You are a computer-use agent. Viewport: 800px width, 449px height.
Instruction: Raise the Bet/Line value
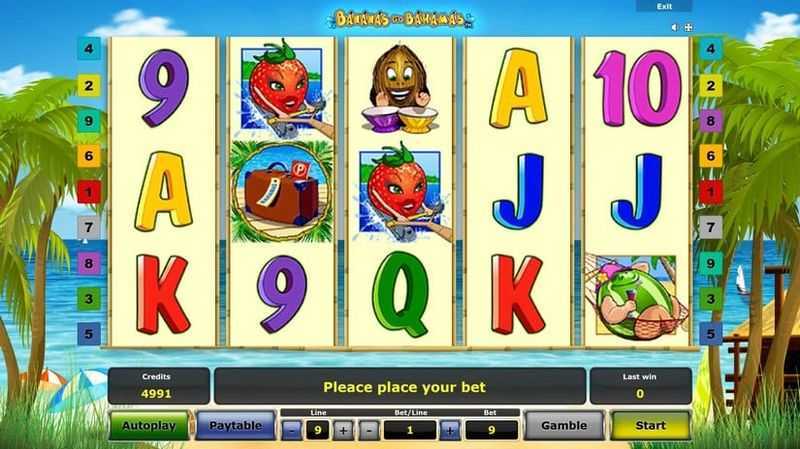450,430
